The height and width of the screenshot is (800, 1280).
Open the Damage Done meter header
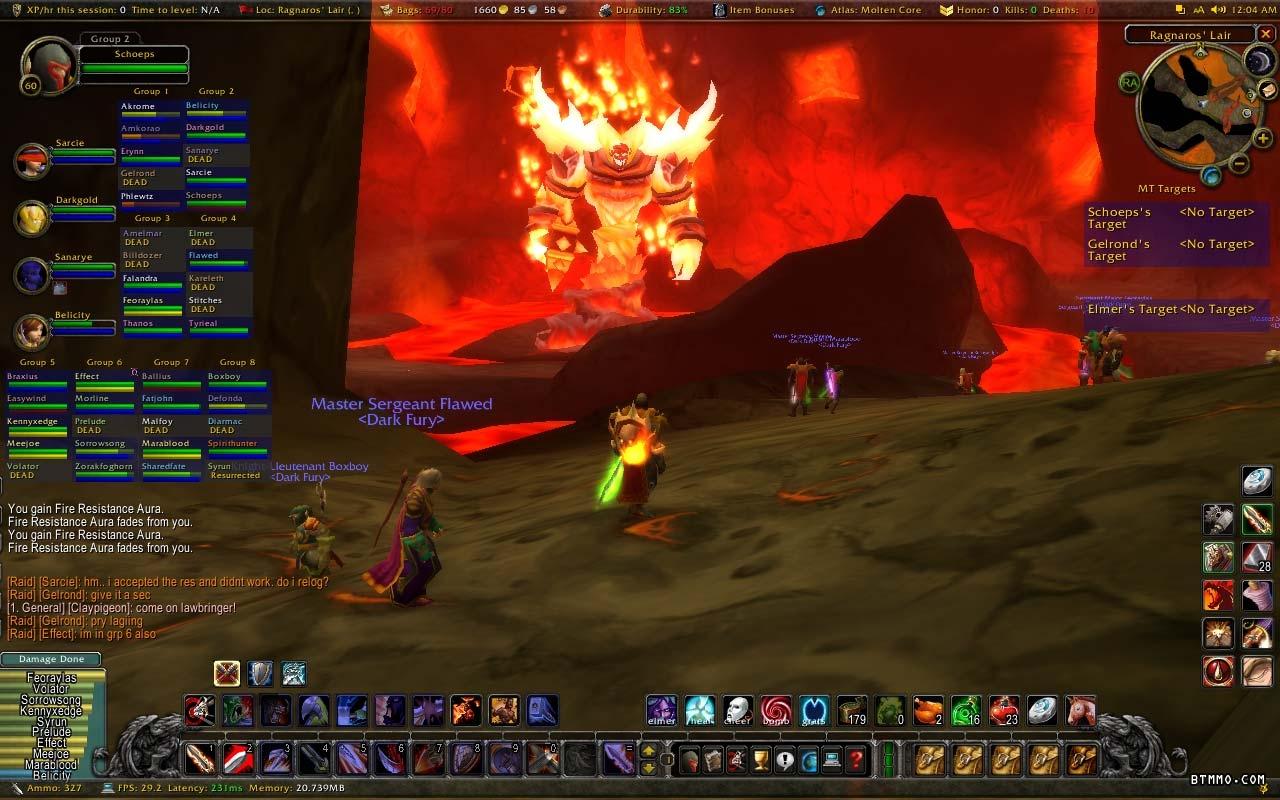51,659
